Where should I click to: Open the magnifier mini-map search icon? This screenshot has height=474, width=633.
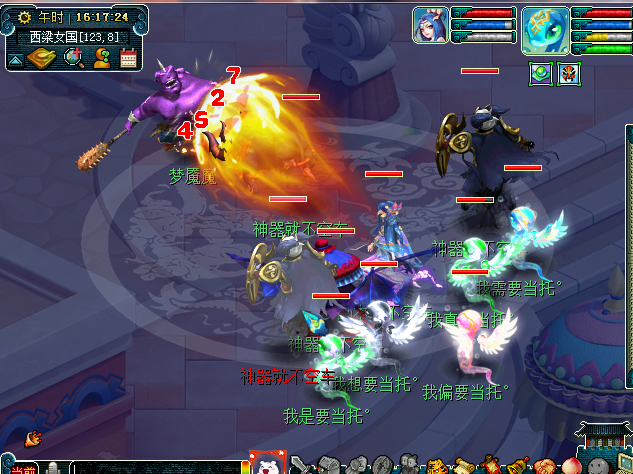coord(73,58)
